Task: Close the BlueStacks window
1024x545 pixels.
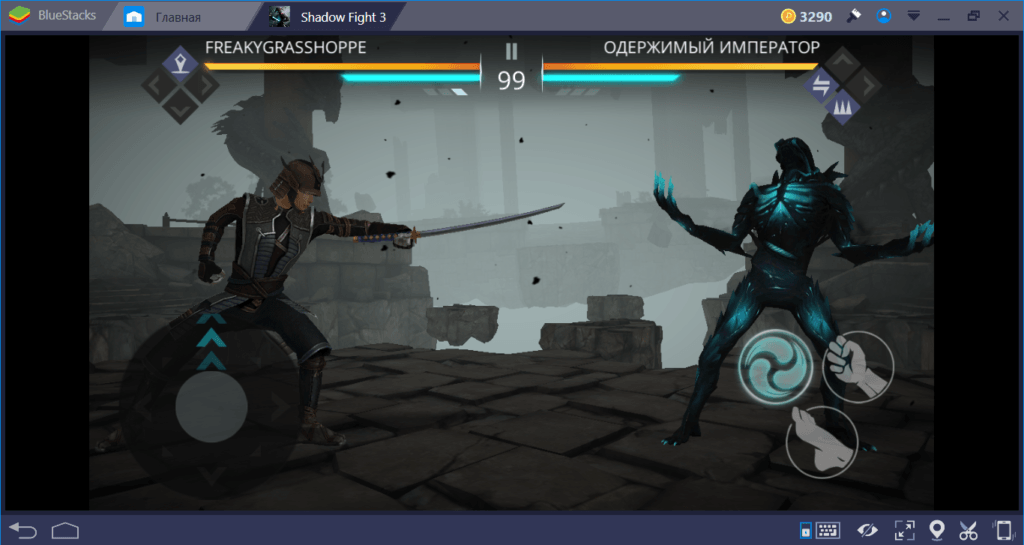Action: [1001, 17]
